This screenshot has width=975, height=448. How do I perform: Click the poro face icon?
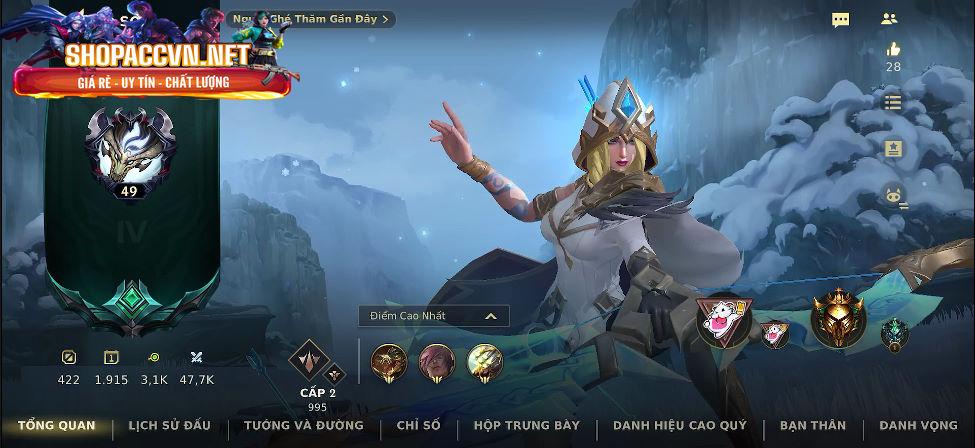893,196
